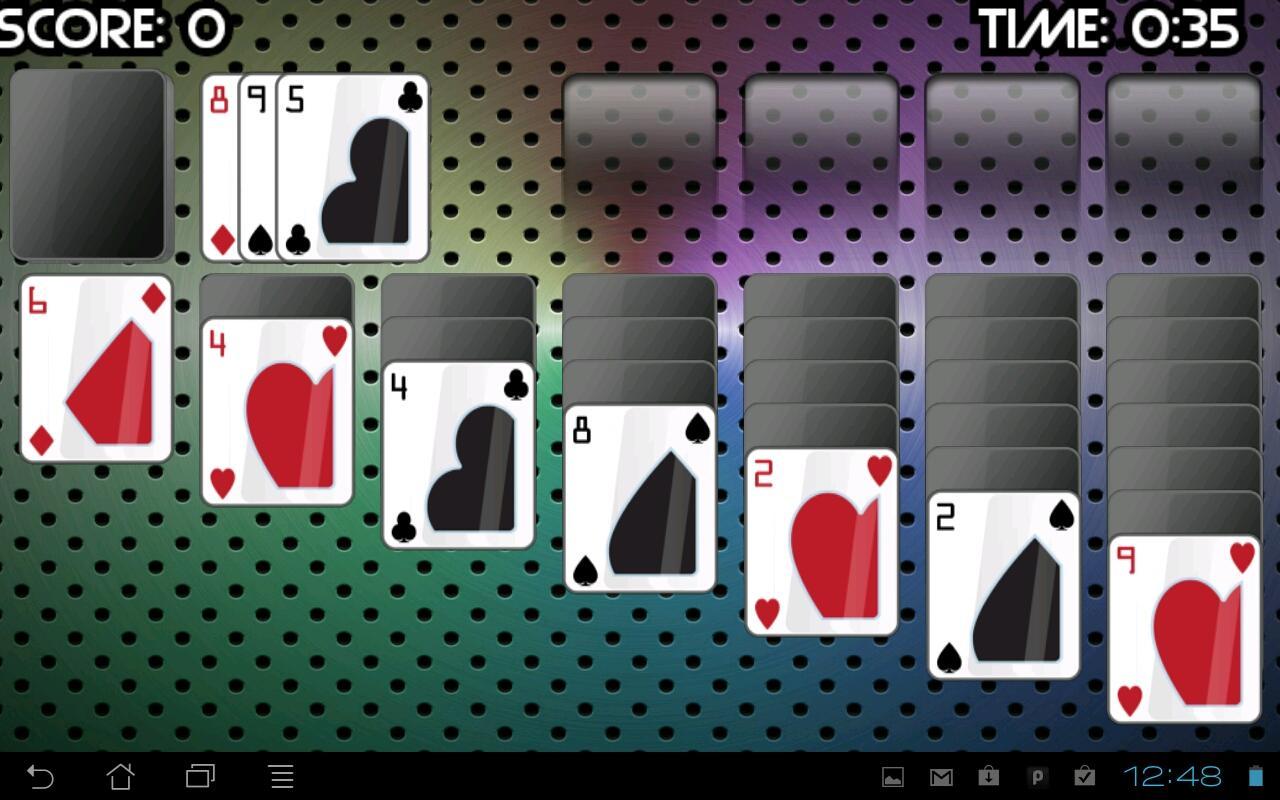Open the game menu via menu icon
Screen dimensions: 1280x800
pos(281,777)
